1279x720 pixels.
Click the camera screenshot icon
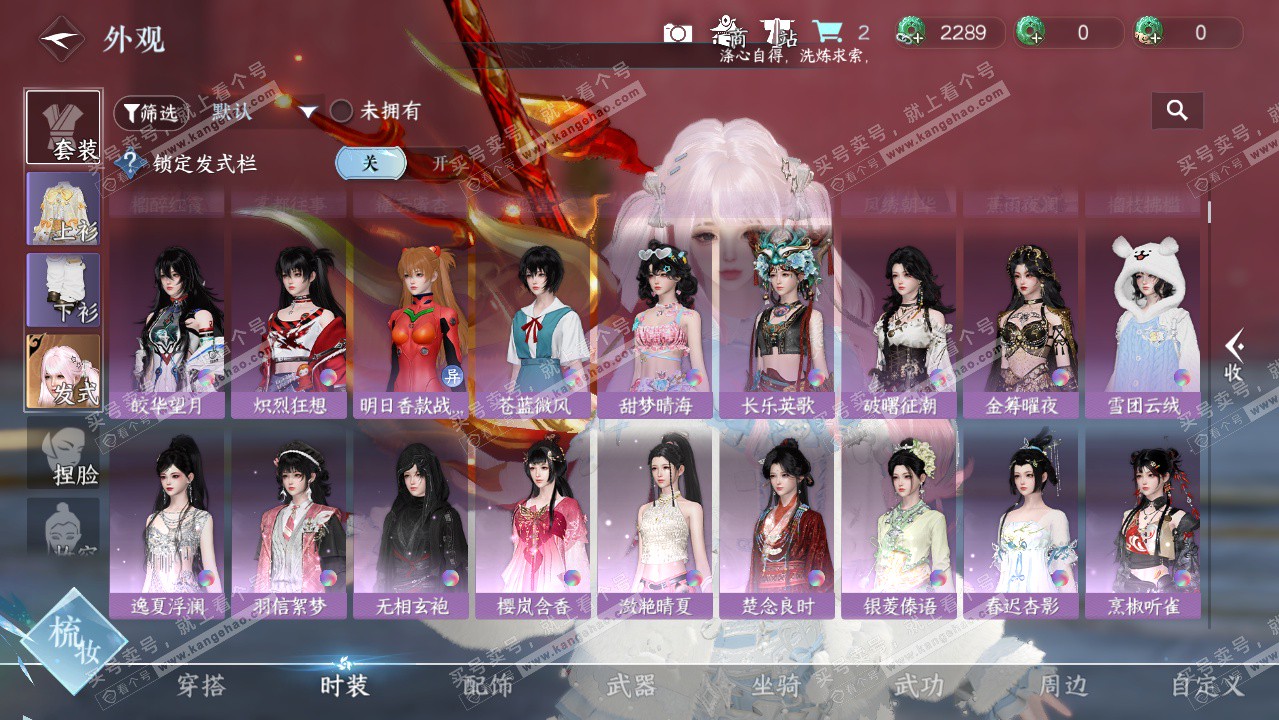[x=677, y=33]
